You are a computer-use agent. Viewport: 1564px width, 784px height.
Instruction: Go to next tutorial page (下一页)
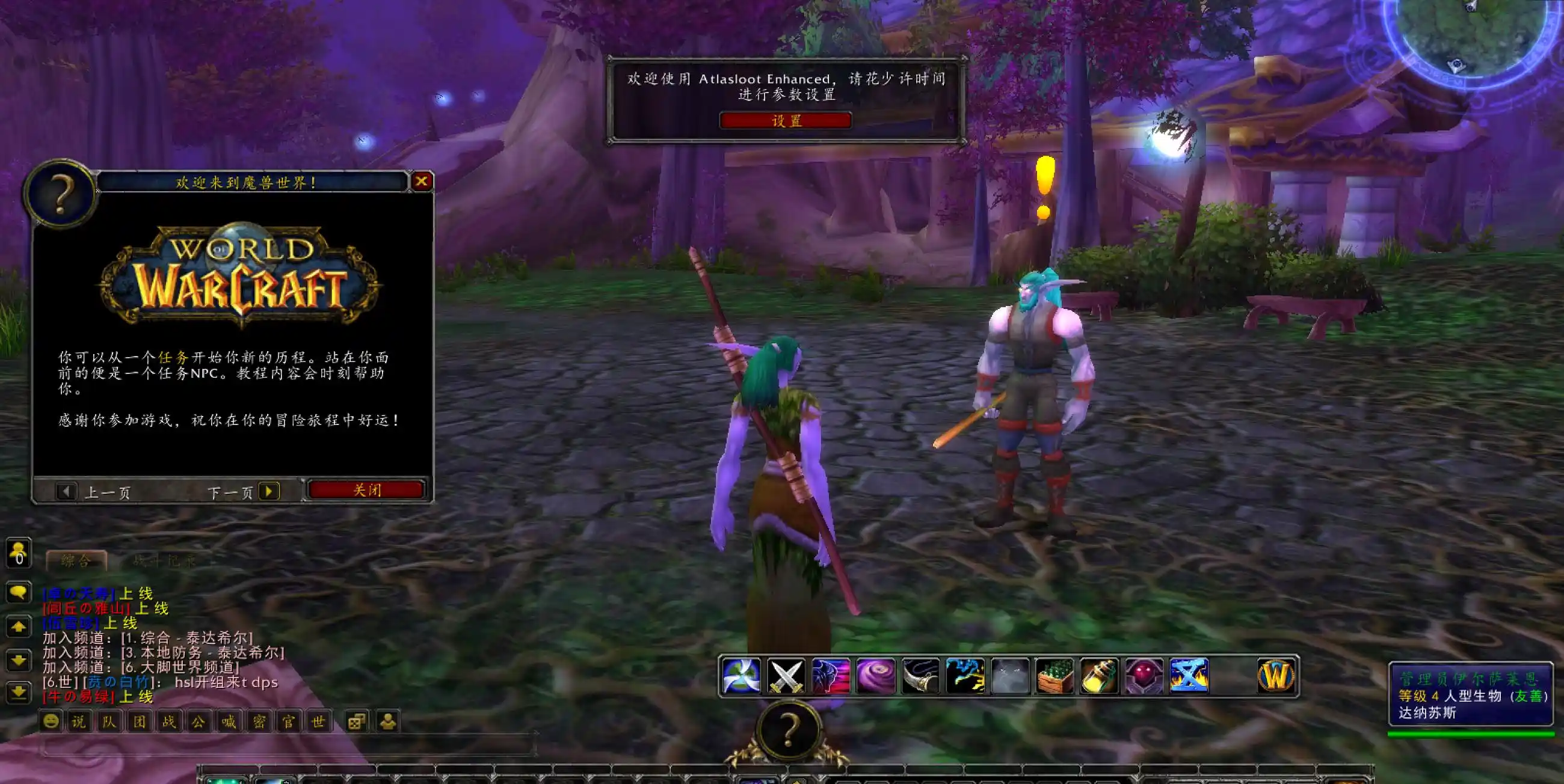tap(268, 491)
